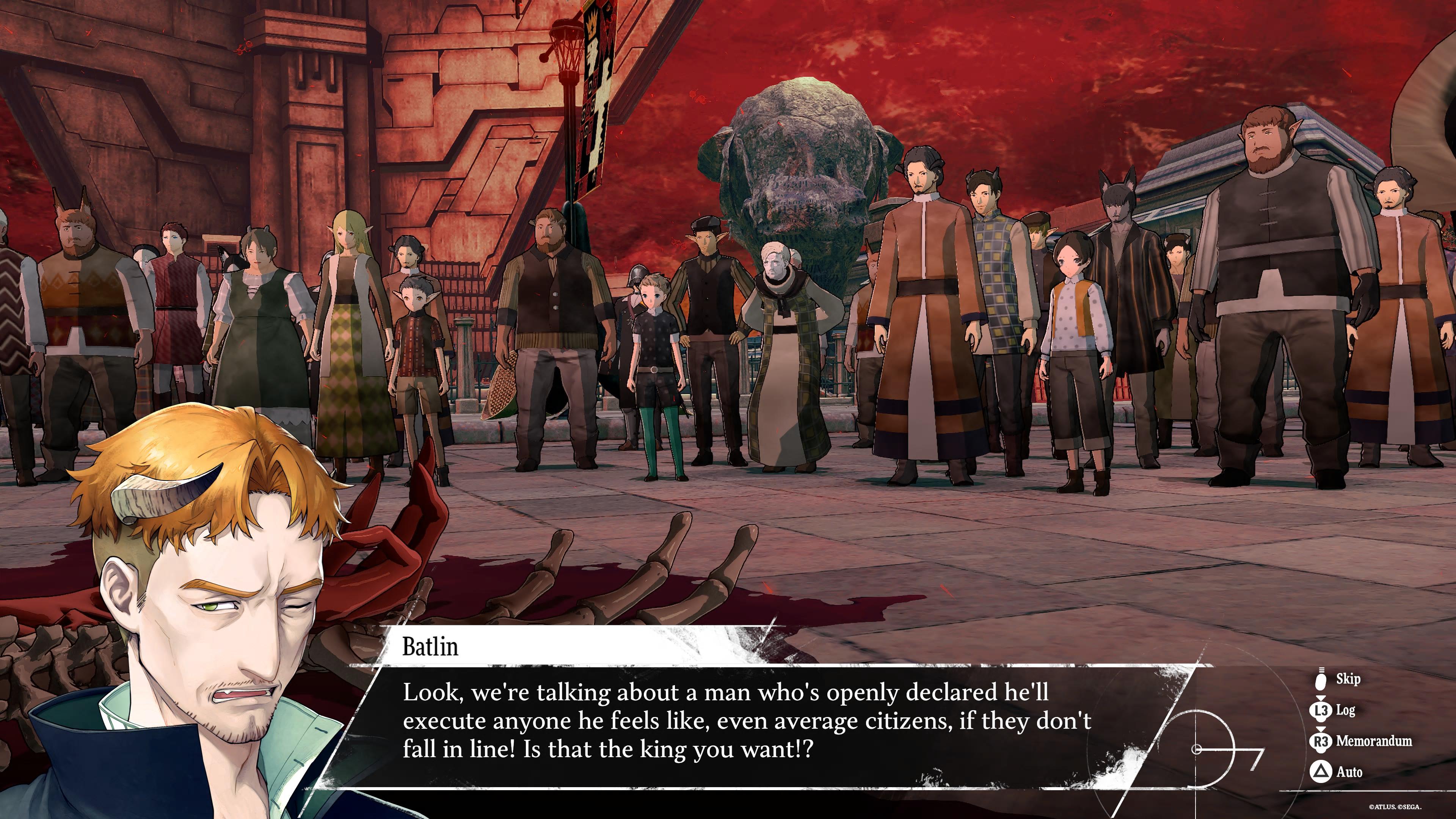Advance Batlin's dialogue text box
The image size is (1456, 819).
point(746,721)
